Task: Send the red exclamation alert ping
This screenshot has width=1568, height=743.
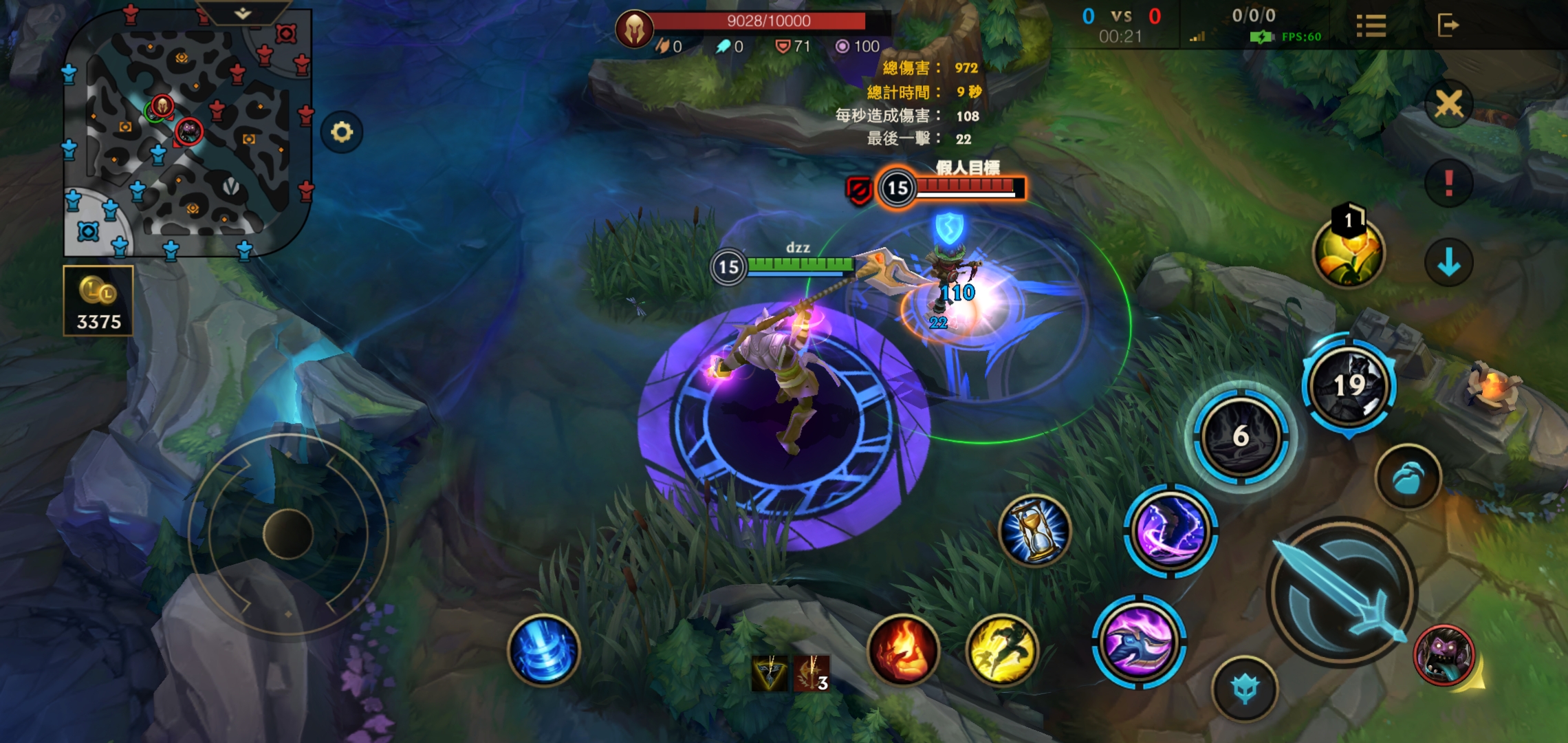Action: pos(1449,183)
